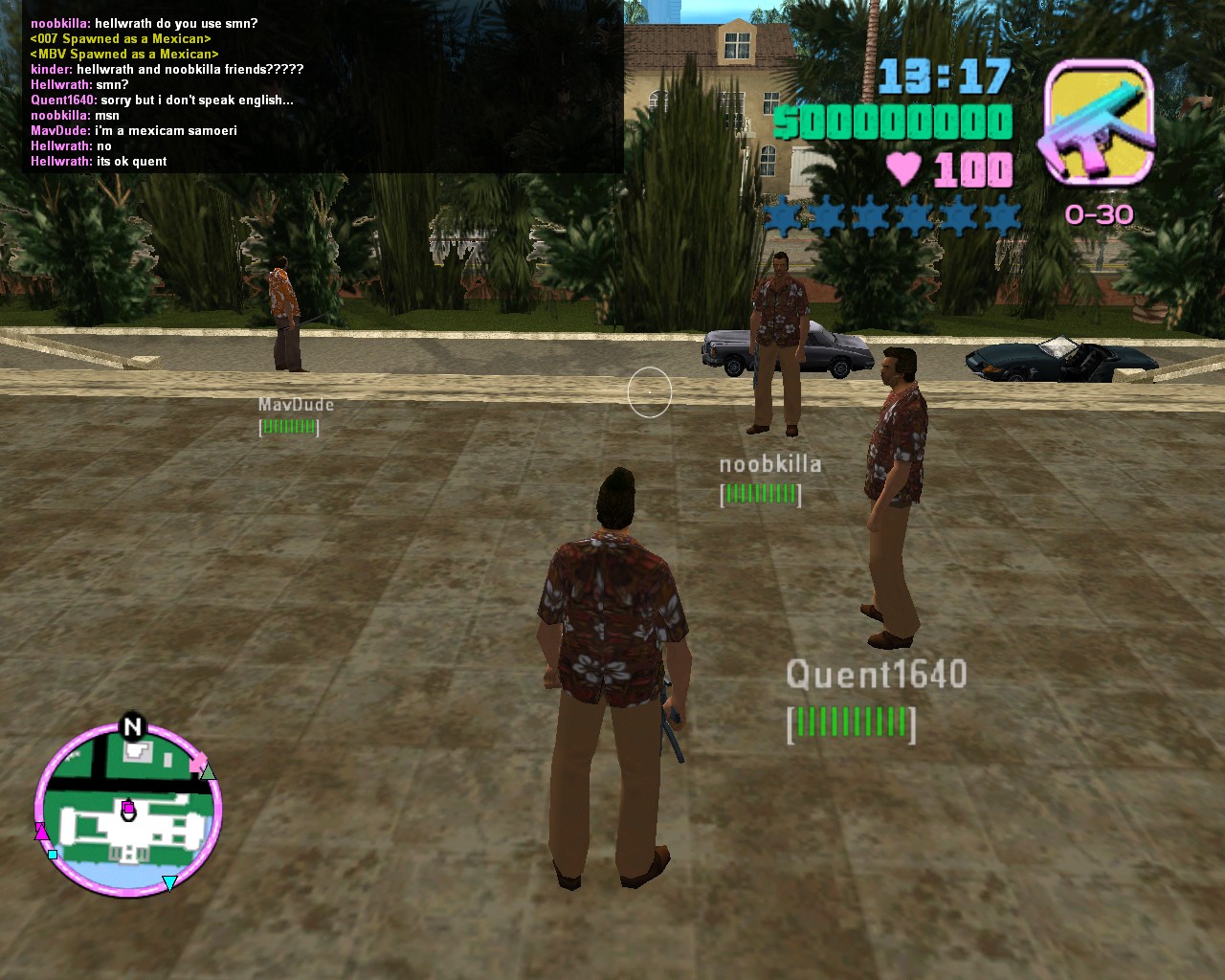Select the cyan downward triangle radar blip
This screenshot has width=1225, height=980.
tap(169, 882)
